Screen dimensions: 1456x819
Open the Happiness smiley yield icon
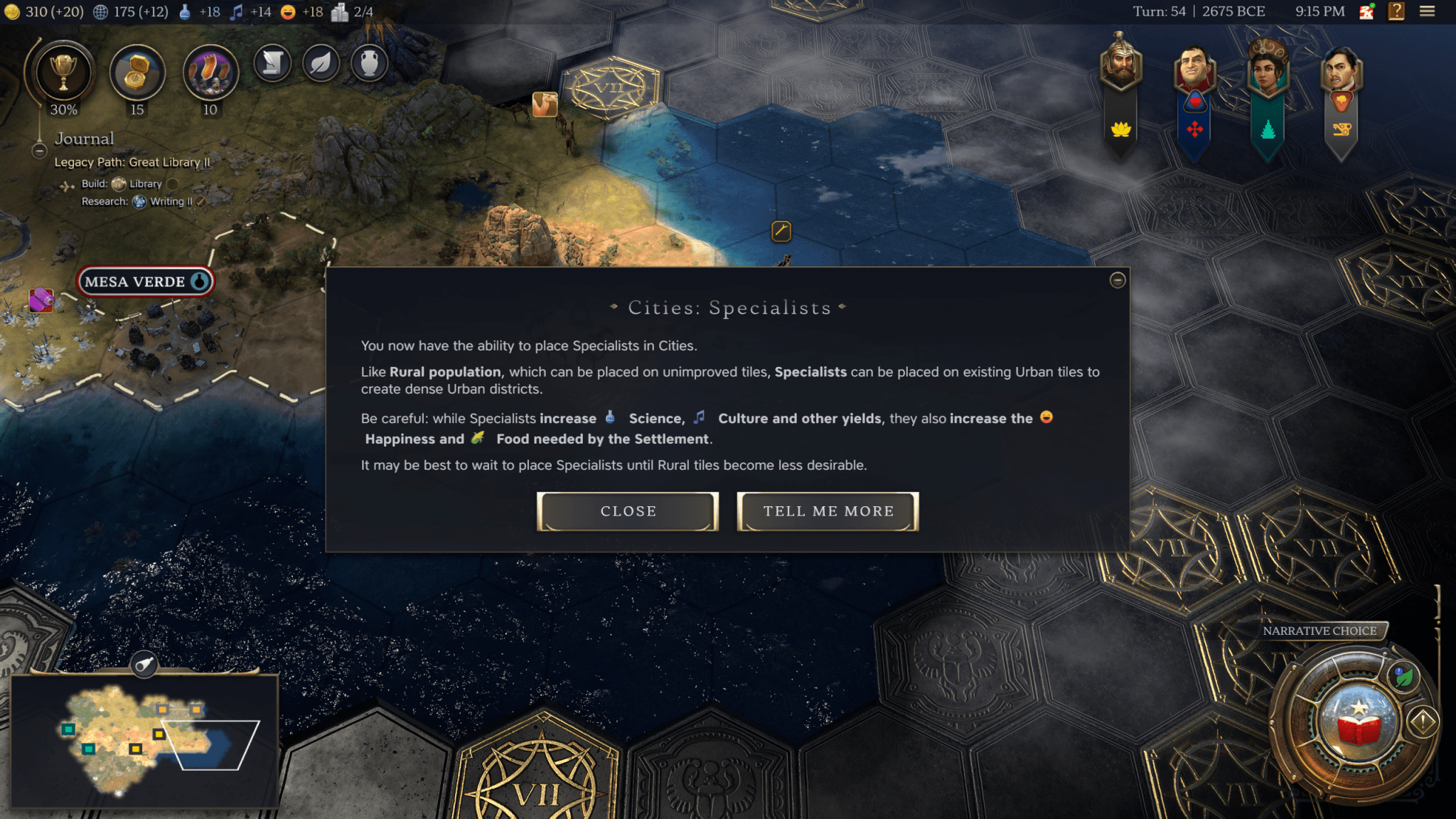pos(288,11)
